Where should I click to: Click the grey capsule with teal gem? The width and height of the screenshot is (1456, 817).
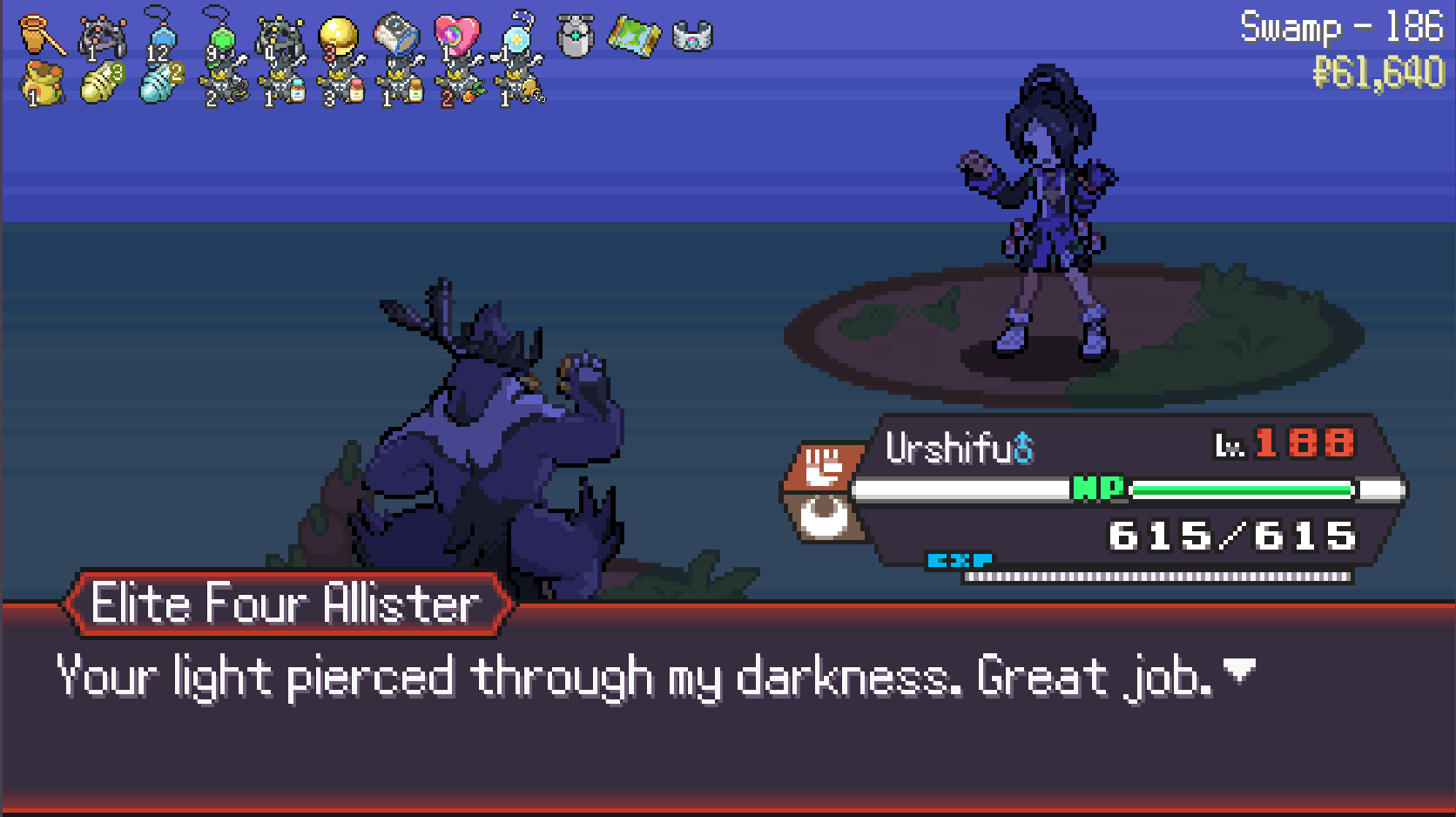tap(575, 37)
